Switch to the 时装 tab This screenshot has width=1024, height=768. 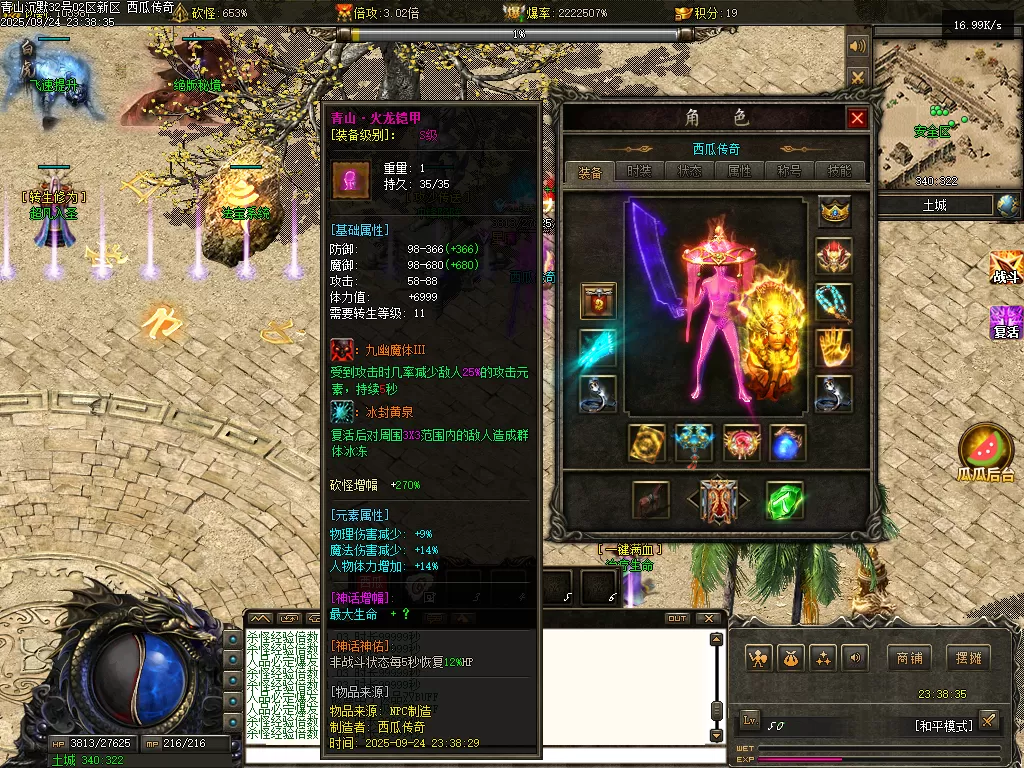(x=639, y=171)
